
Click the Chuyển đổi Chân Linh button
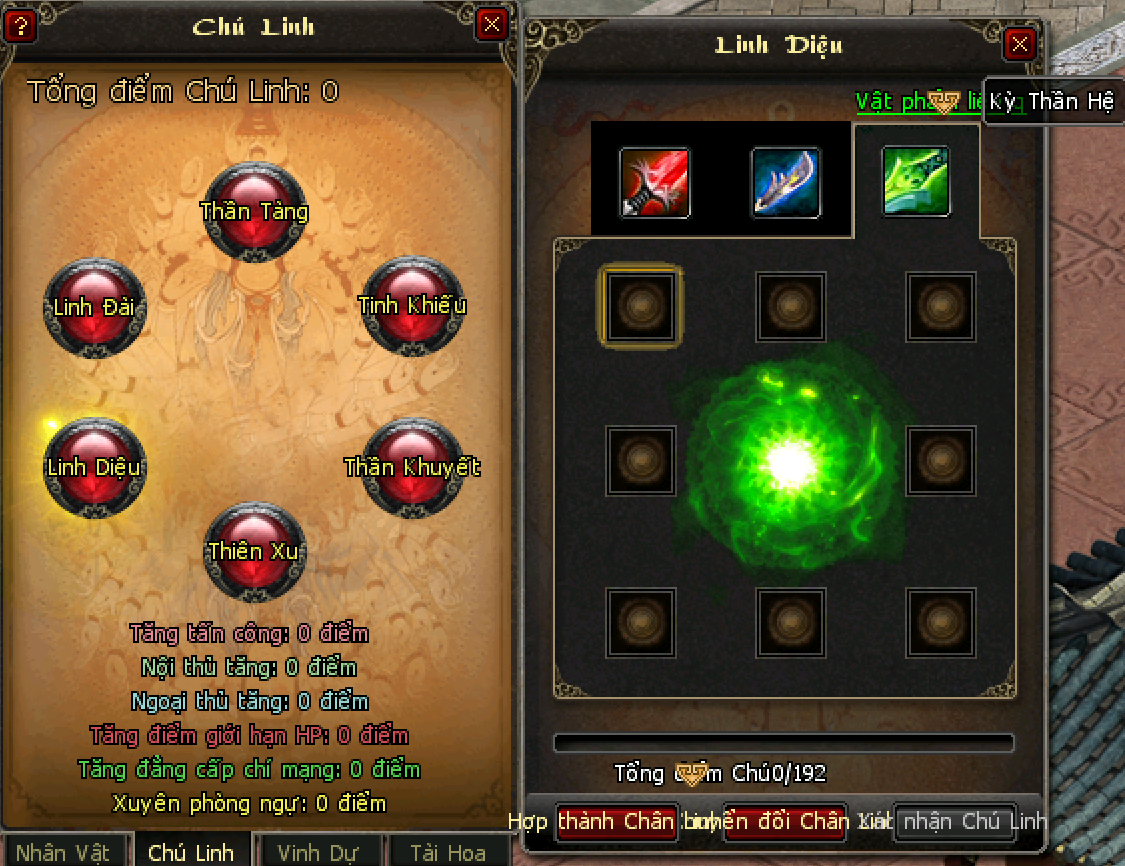pos(785,822)
